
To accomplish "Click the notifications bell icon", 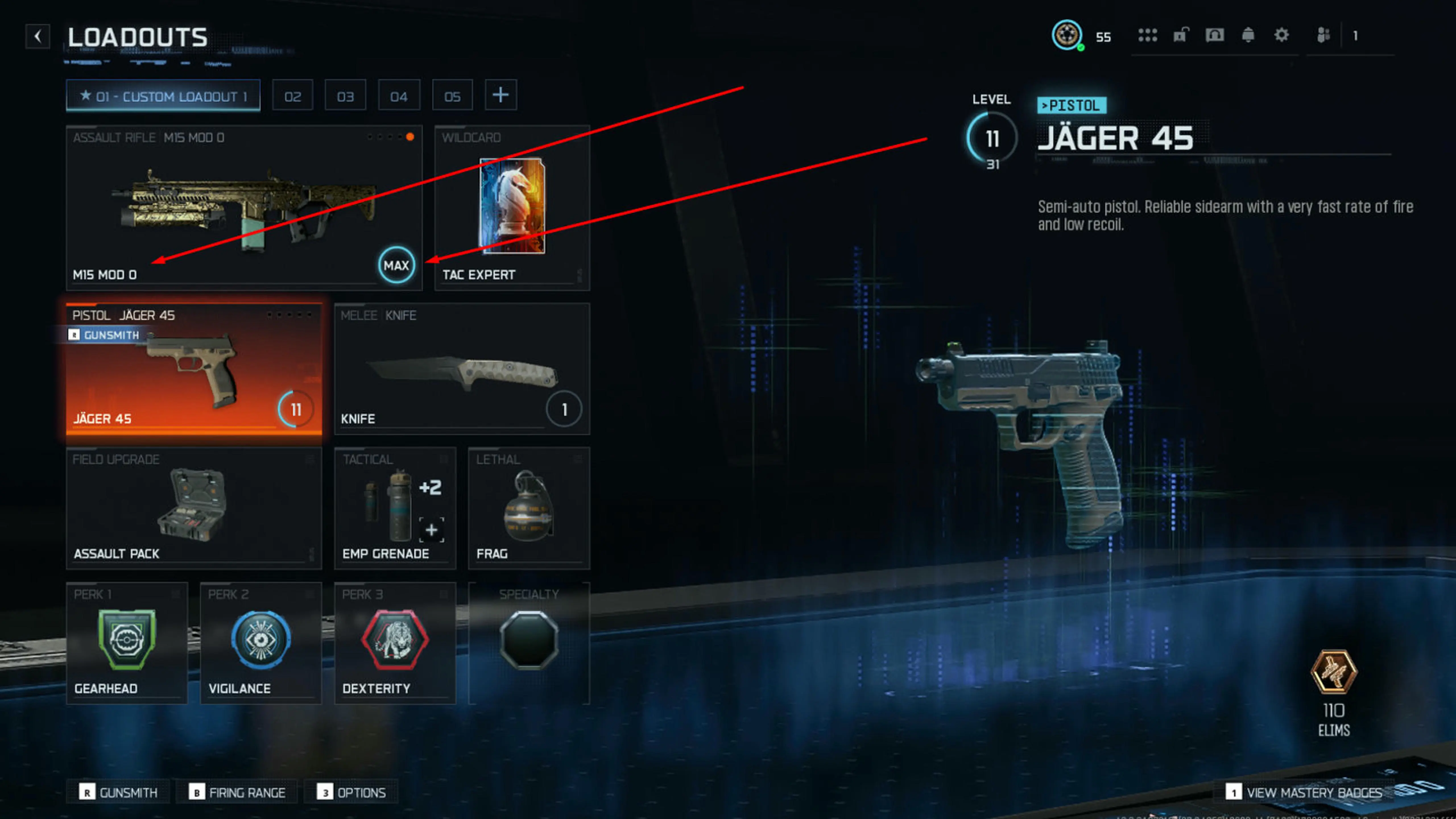I will pyautogui.click(x=1248, y=35).
